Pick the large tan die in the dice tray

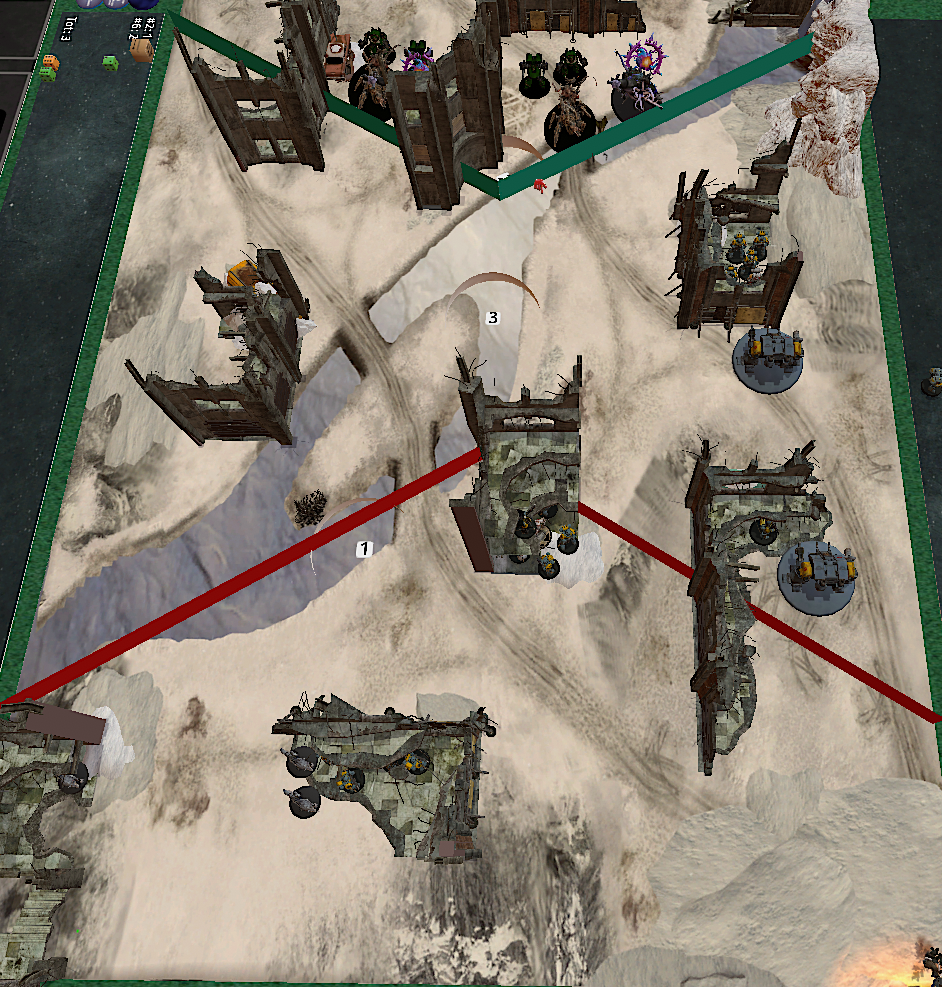142,50
